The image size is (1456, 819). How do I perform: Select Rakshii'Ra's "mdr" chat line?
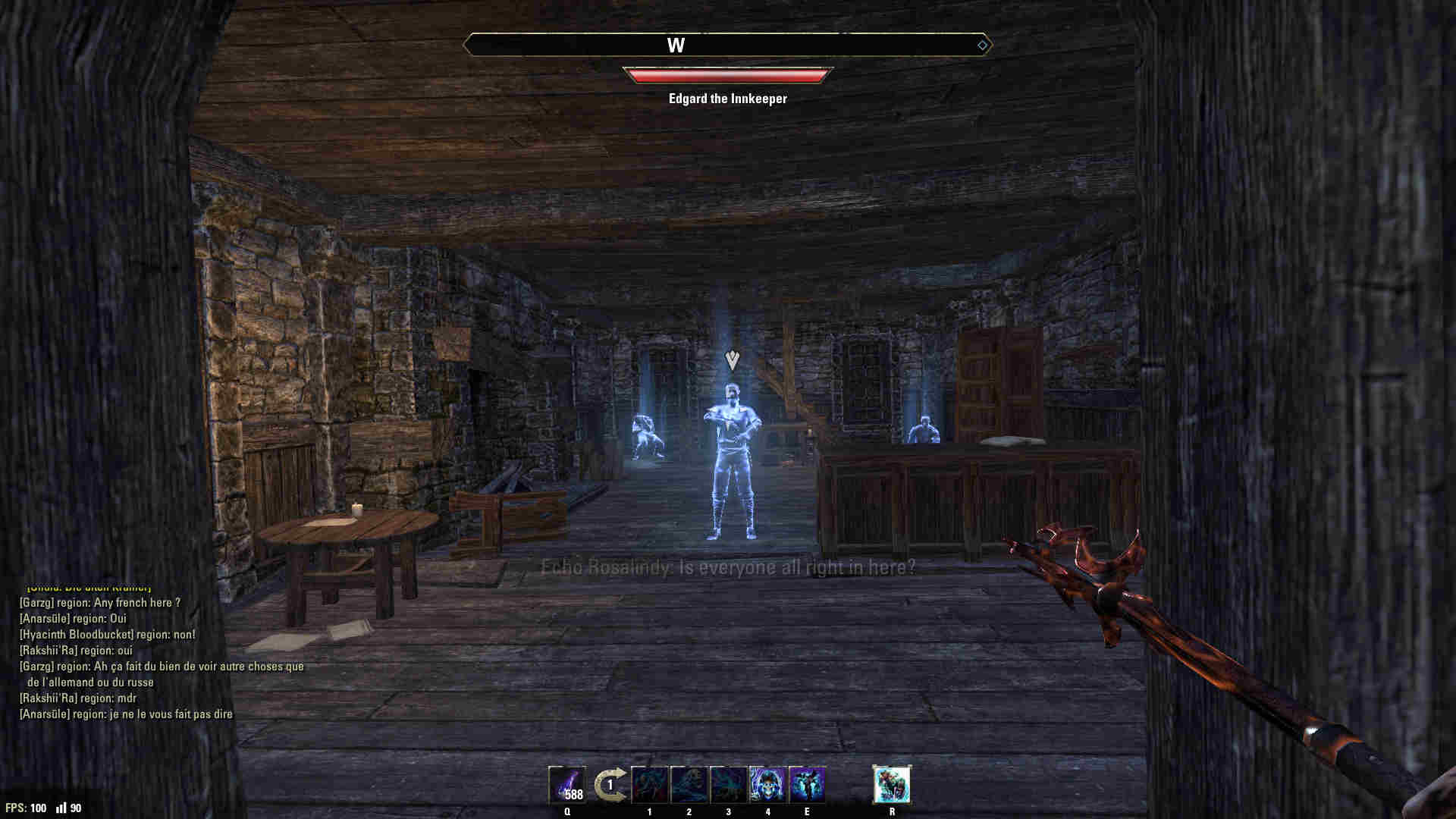pos(78,698)
